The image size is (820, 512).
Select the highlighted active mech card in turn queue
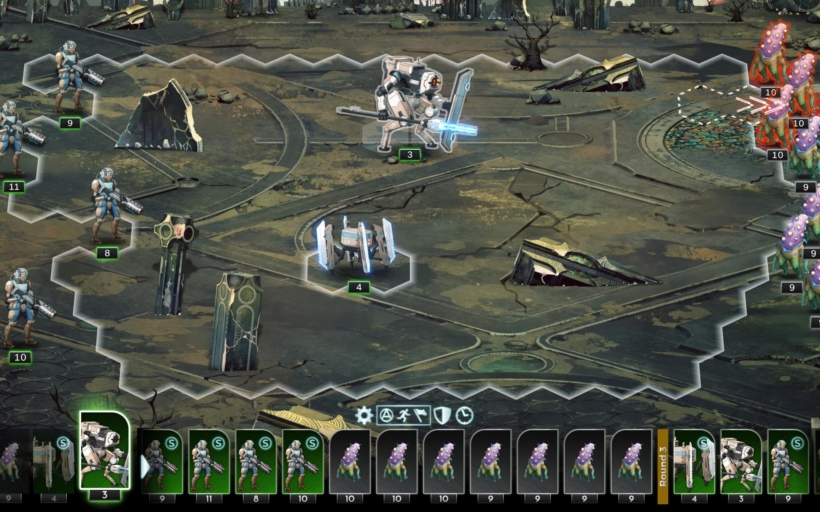104,450
